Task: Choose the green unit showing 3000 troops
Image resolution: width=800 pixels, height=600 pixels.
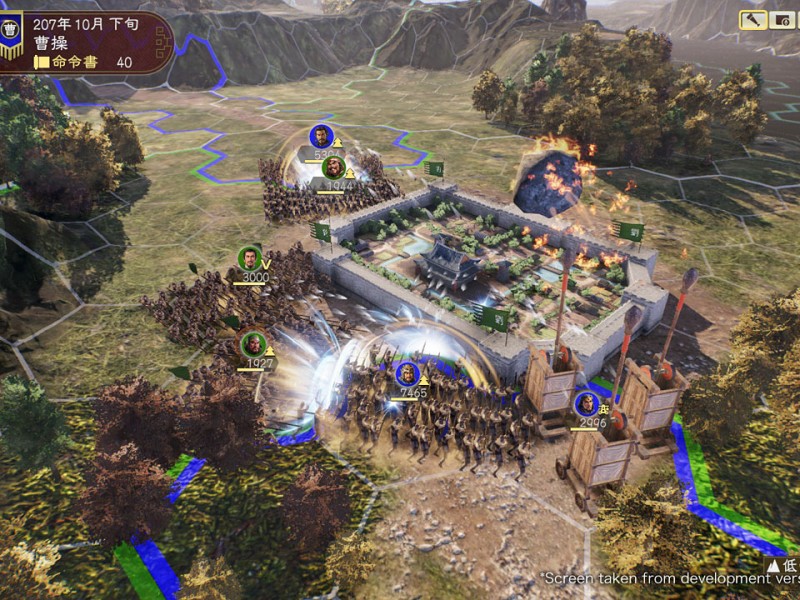Action: click(x=249, y=259)
